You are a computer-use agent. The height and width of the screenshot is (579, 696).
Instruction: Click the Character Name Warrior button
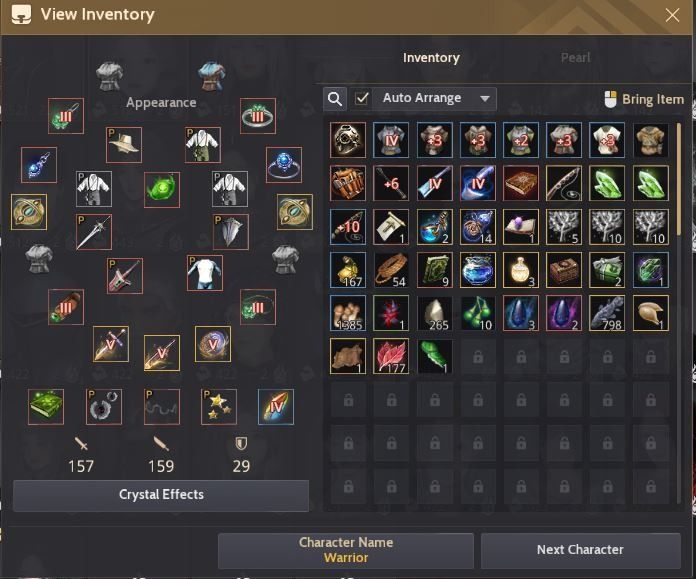tap(346, 550)
